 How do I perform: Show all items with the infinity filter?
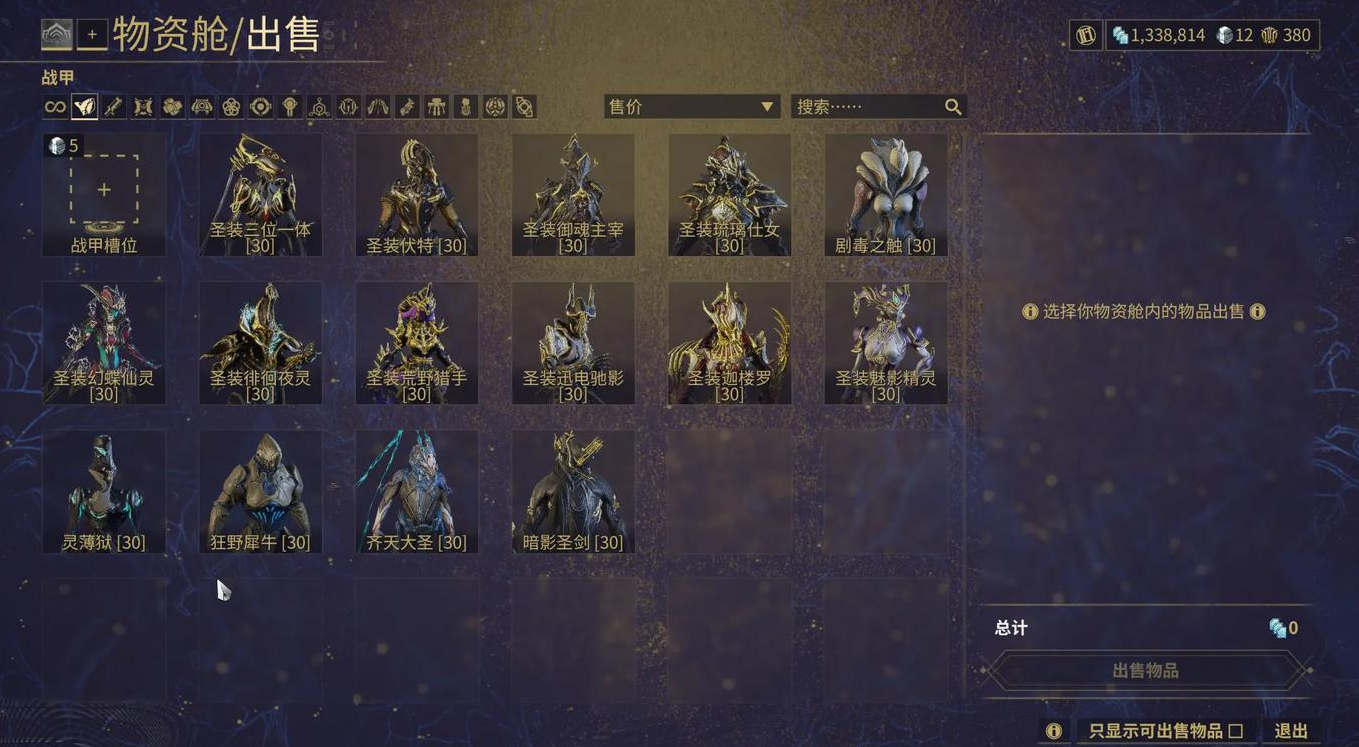click(x=55, y=107)
